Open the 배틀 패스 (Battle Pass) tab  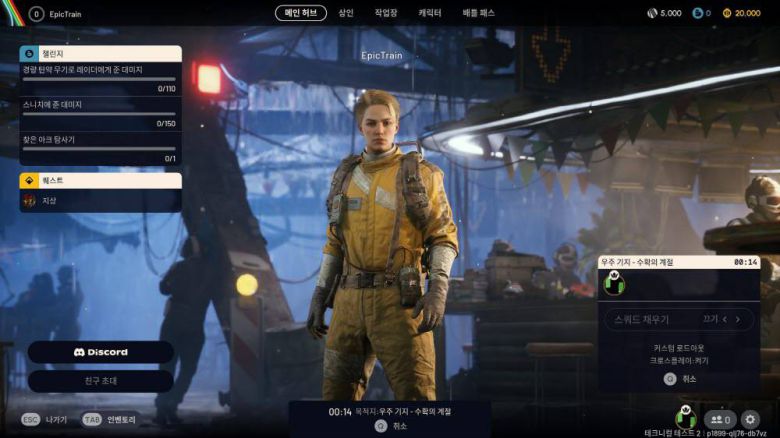[x=478, y=13]
